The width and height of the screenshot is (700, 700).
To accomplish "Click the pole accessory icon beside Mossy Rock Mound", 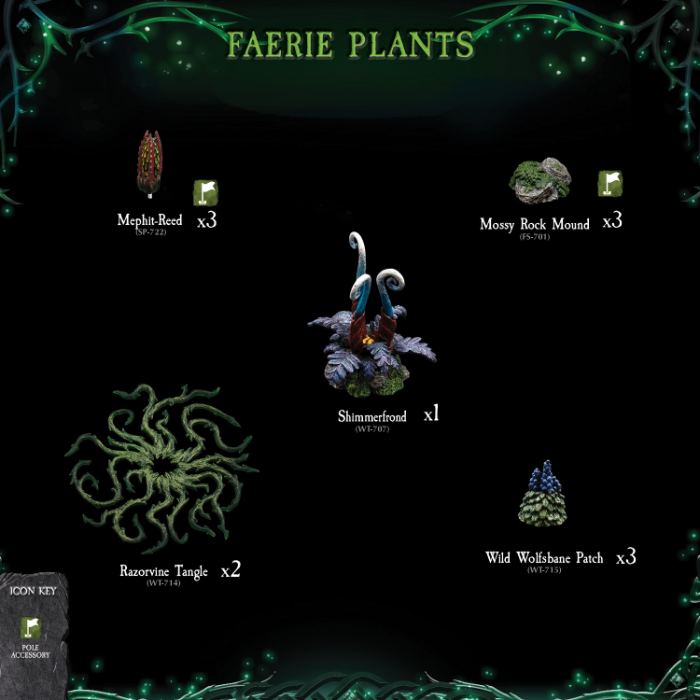I will 610,183.
